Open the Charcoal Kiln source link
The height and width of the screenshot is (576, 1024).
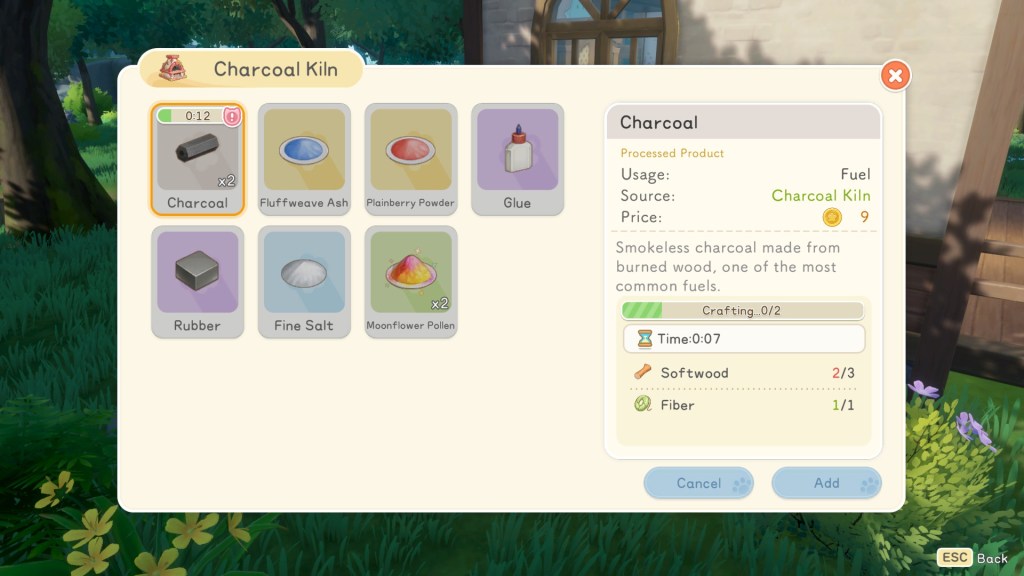820,196
